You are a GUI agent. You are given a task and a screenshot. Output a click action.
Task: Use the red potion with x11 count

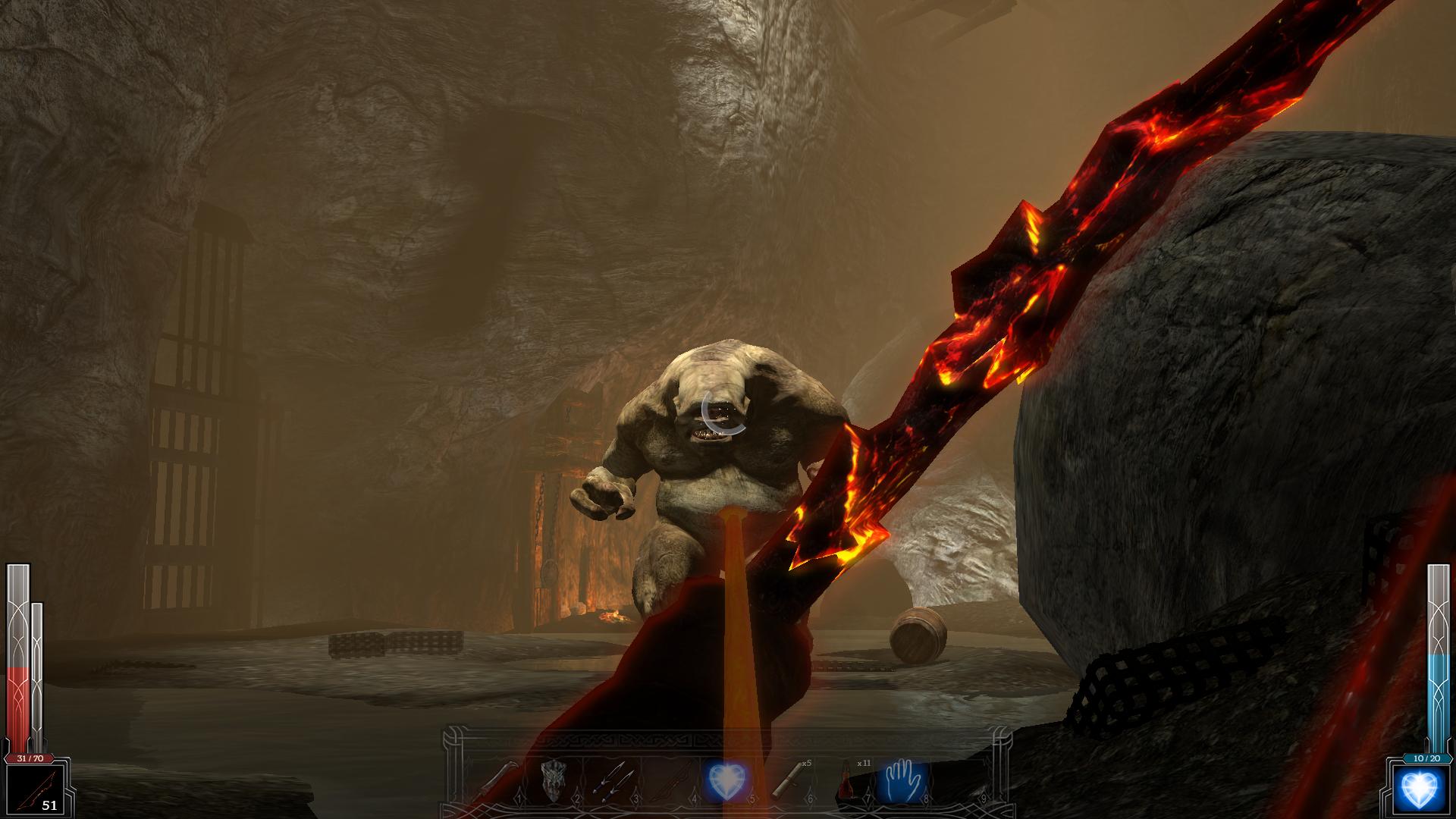tap(844, 779)
